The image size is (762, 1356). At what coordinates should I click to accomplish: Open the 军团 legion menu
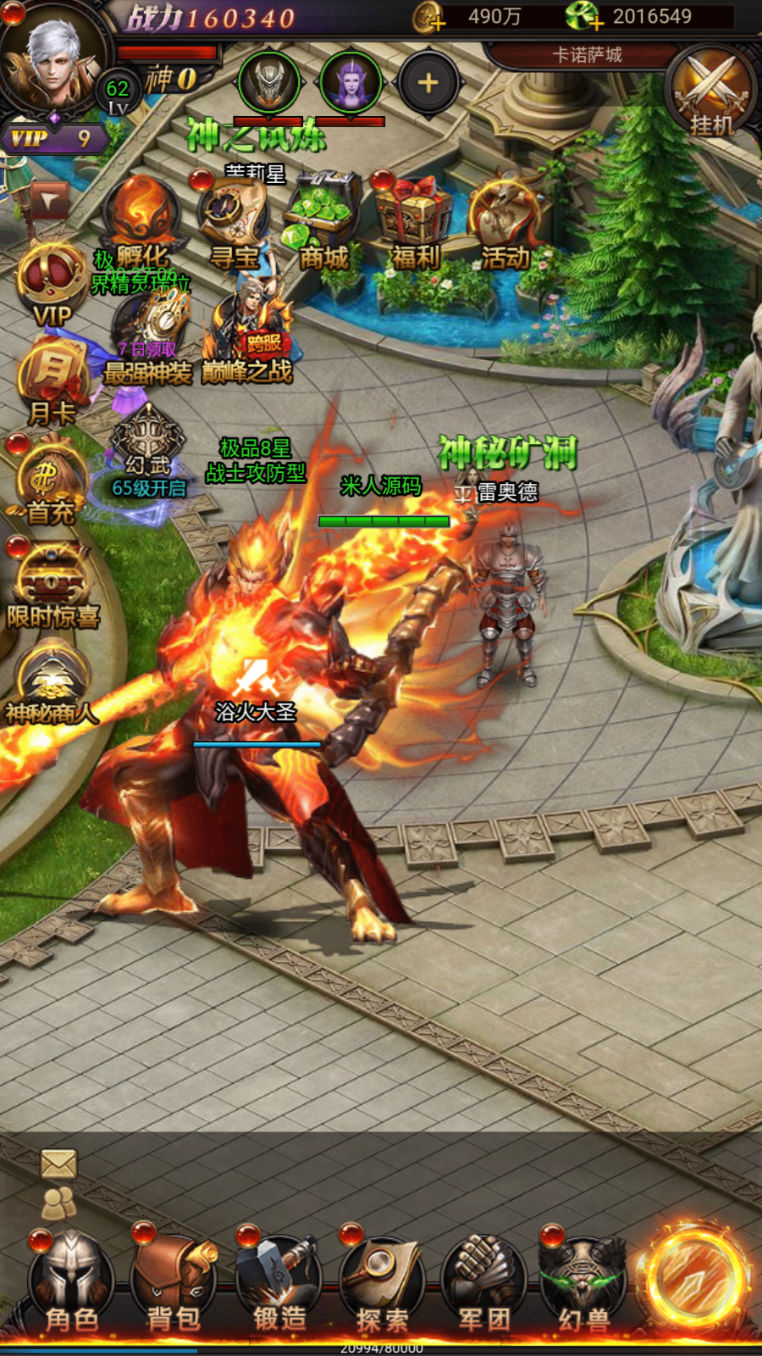click(484, 1283)
